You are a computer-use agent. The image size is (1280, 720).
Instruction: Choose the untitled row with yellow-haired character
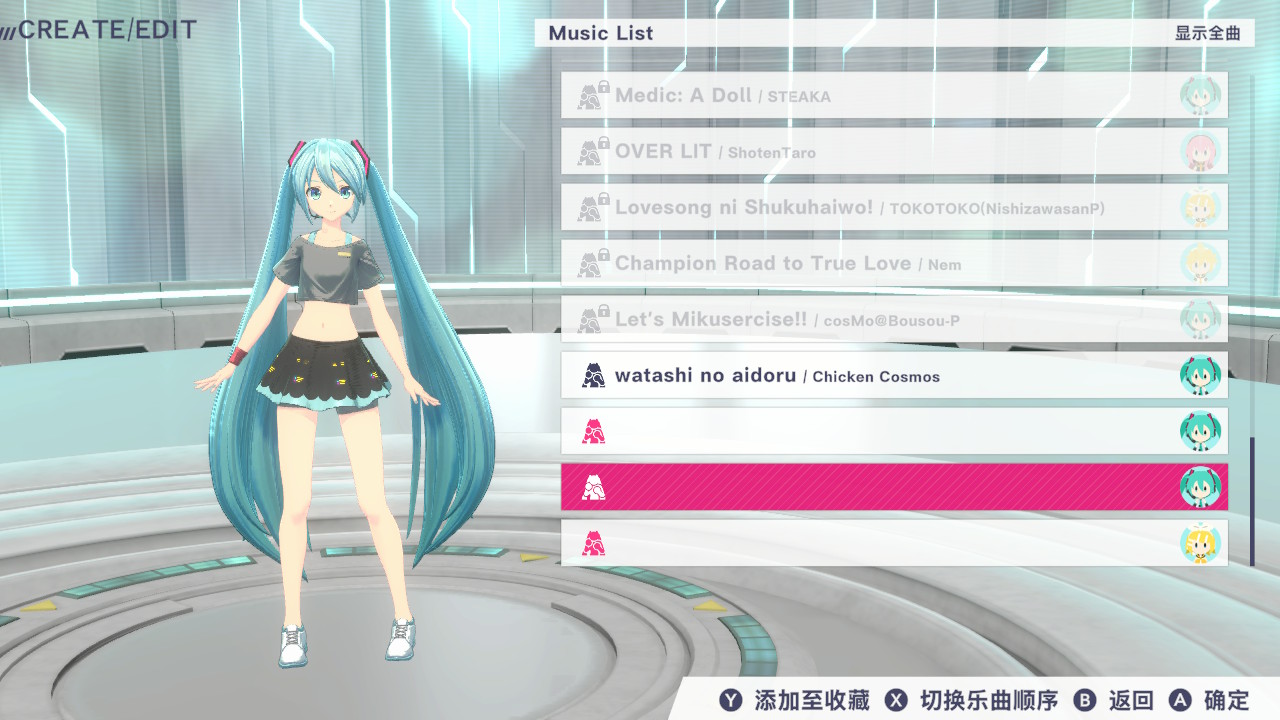(893, 544)
